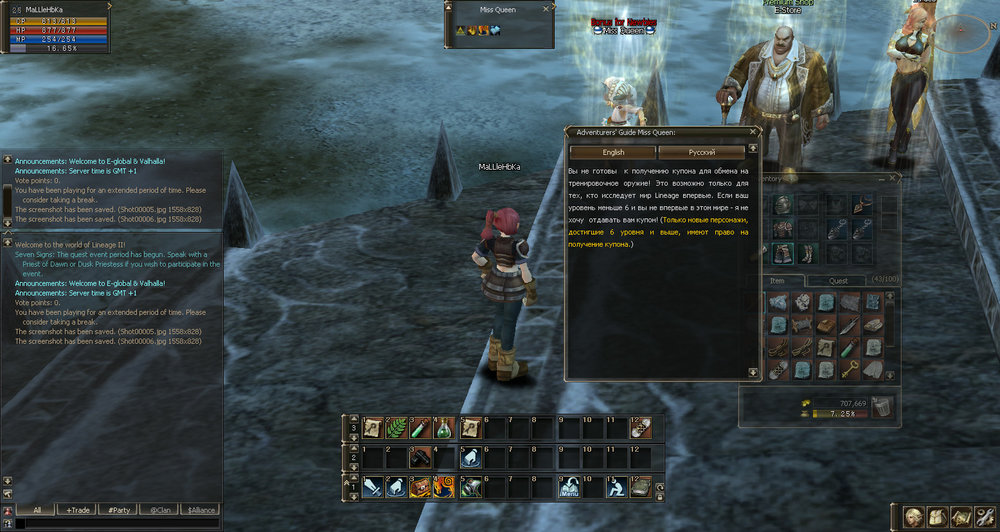
Task: Open the #Party chat tab
Action: (x=120, y=510)
